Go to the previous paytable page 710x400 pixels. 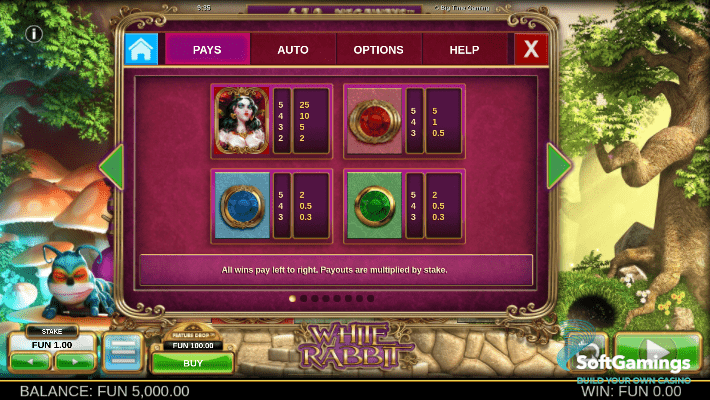point(111,167)
